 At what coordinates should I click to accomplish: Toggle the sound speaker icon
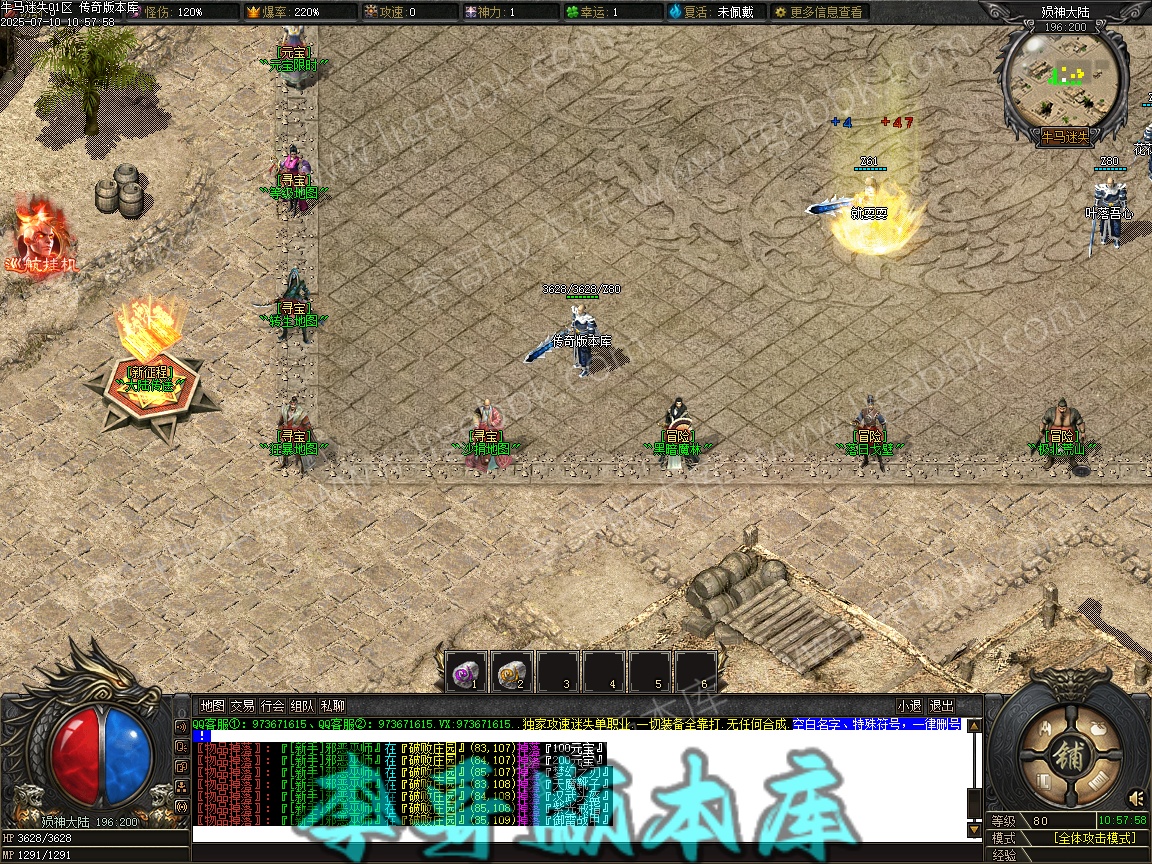(x=1136, y=798)
